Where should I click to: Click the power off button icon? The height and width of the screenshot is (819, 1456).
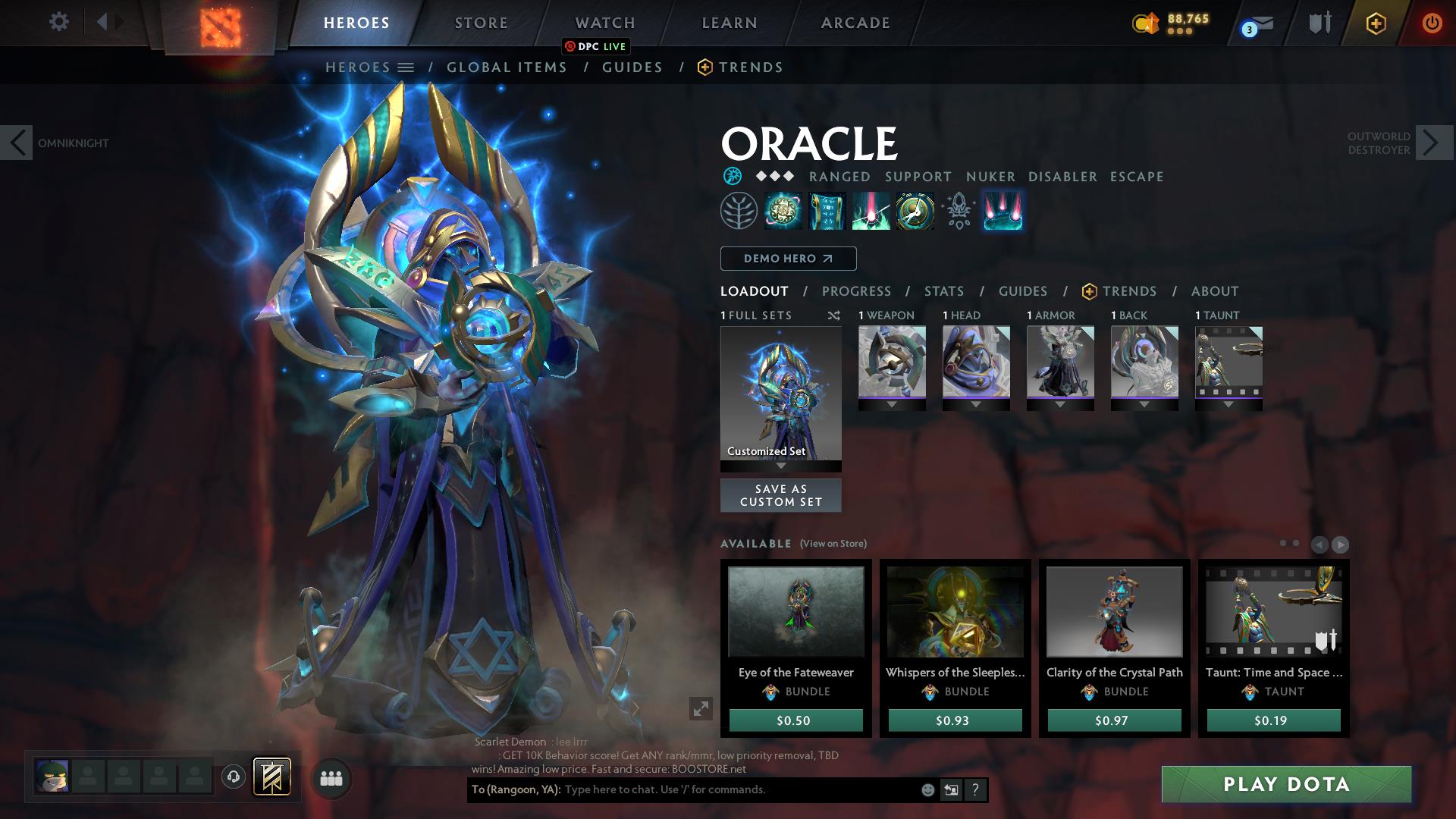pyautogui.click(x=1432, y=23)
